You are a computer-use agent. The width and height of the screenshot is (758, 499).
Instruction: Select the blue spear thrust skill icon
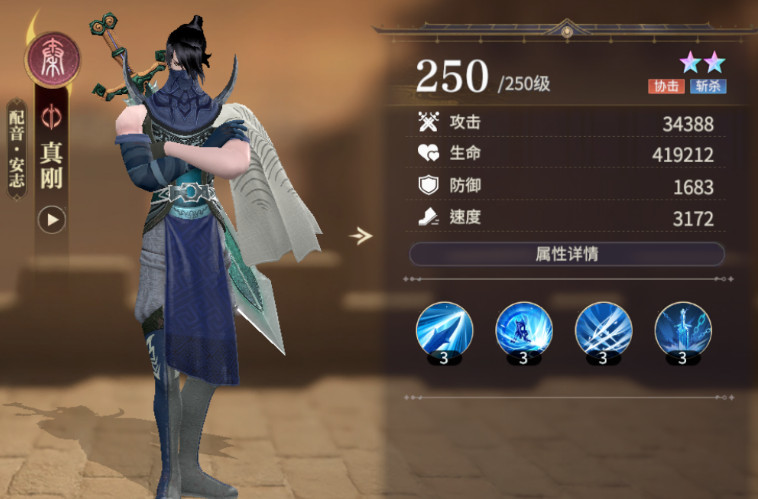(443, 330)
